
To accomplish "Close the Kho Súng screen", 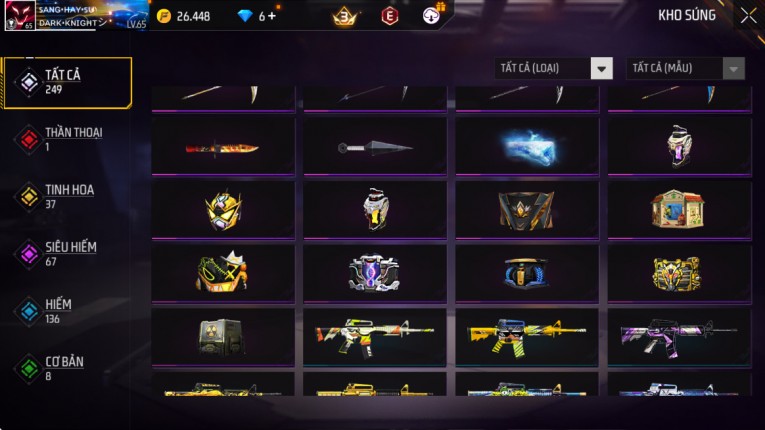I will [748, 15].
